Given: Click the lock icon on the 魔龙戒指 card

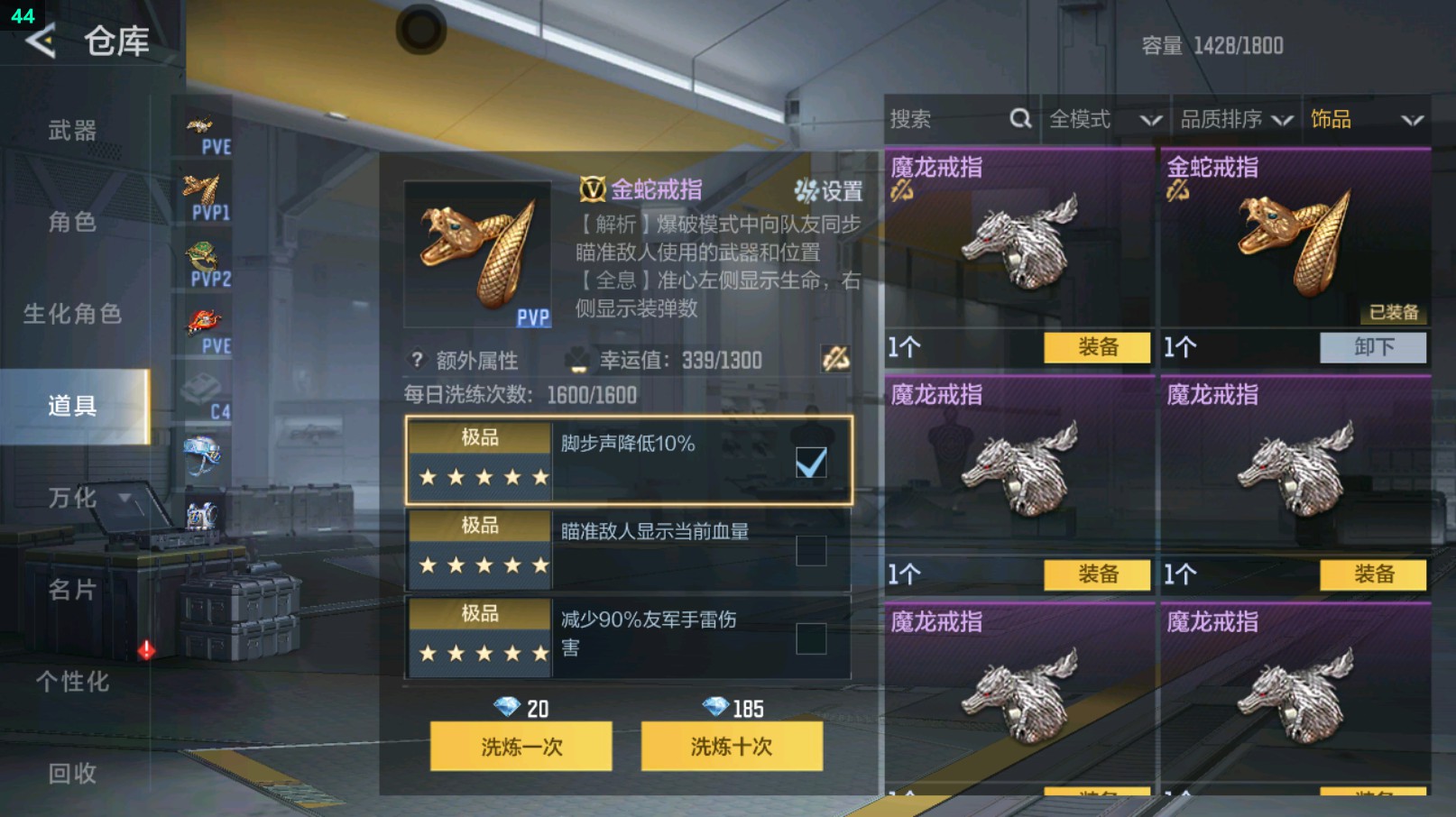Looking at the screenshot, I should coord(901,192).
